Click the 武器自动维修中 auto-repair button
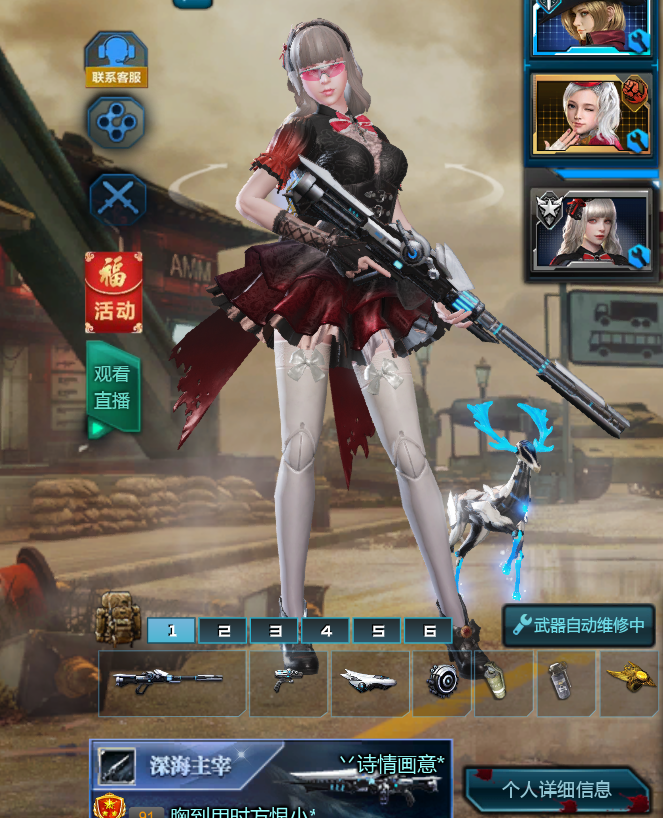Image resolution: width=663 pixels, height=818 pixels. coord(579,626)
